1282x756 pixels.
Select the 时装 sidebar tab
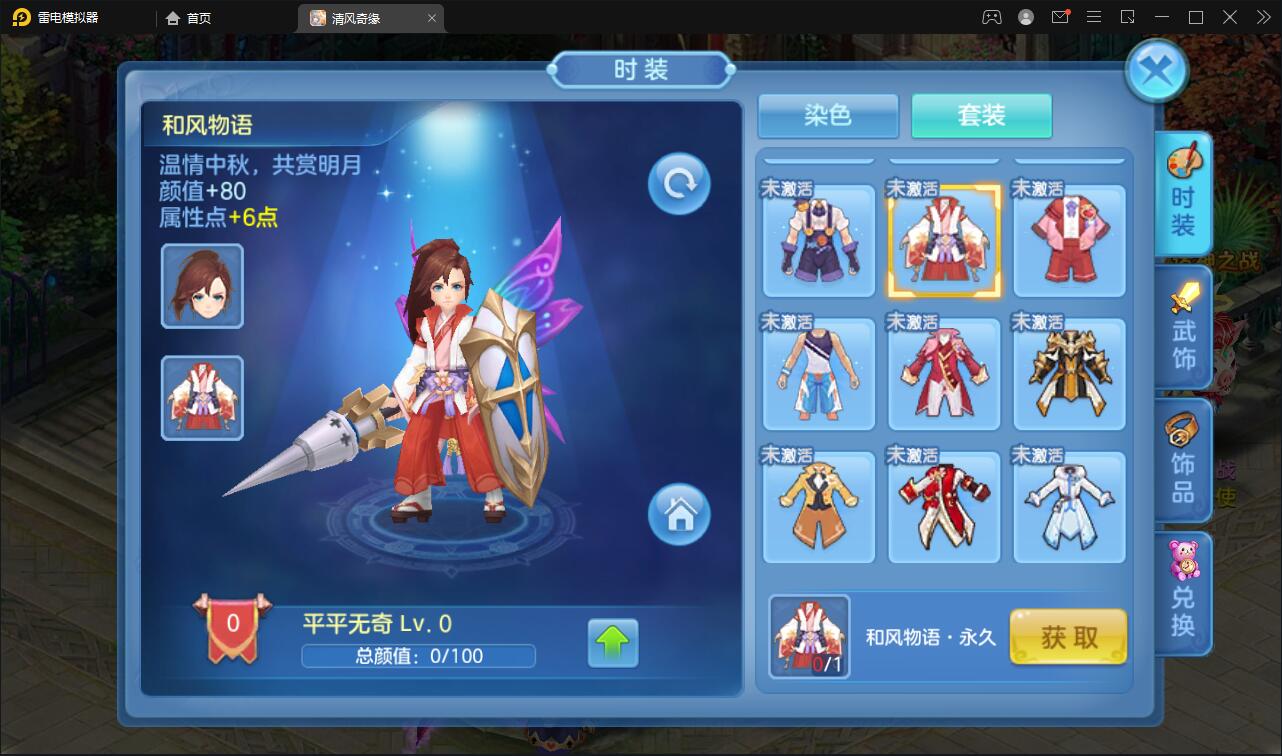tap(1182, 195)
